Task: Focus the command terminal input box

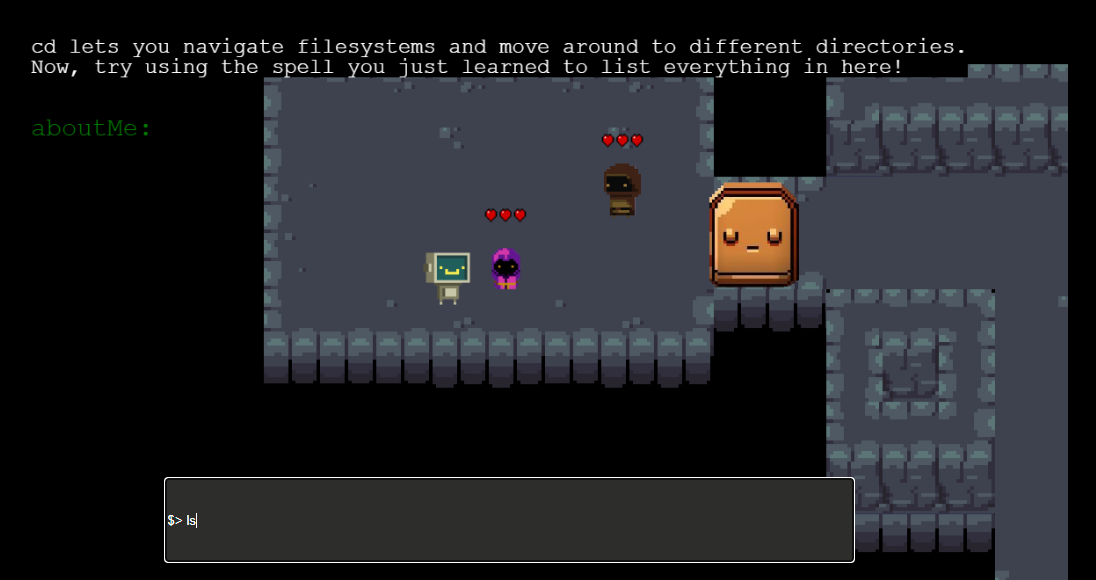Action: click(509, 520)
